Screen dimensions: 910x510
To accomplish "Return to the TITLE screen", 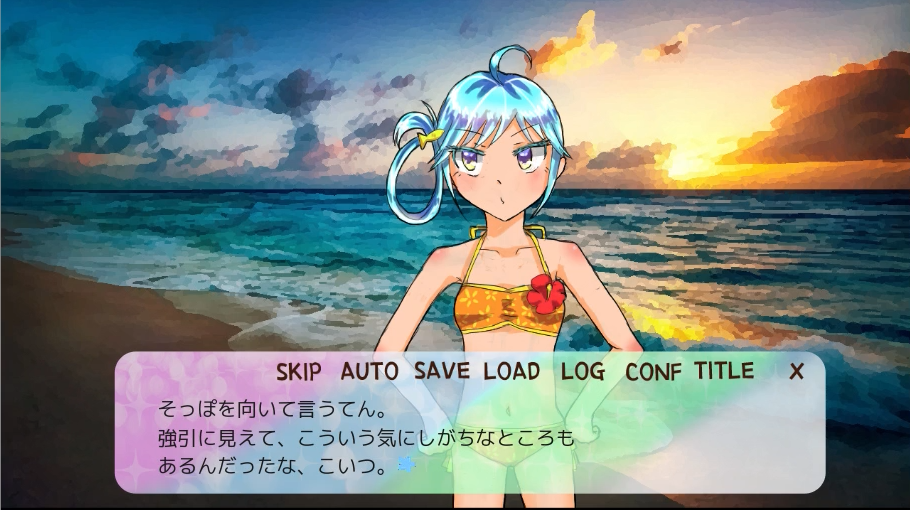I will tap(724, 371).
